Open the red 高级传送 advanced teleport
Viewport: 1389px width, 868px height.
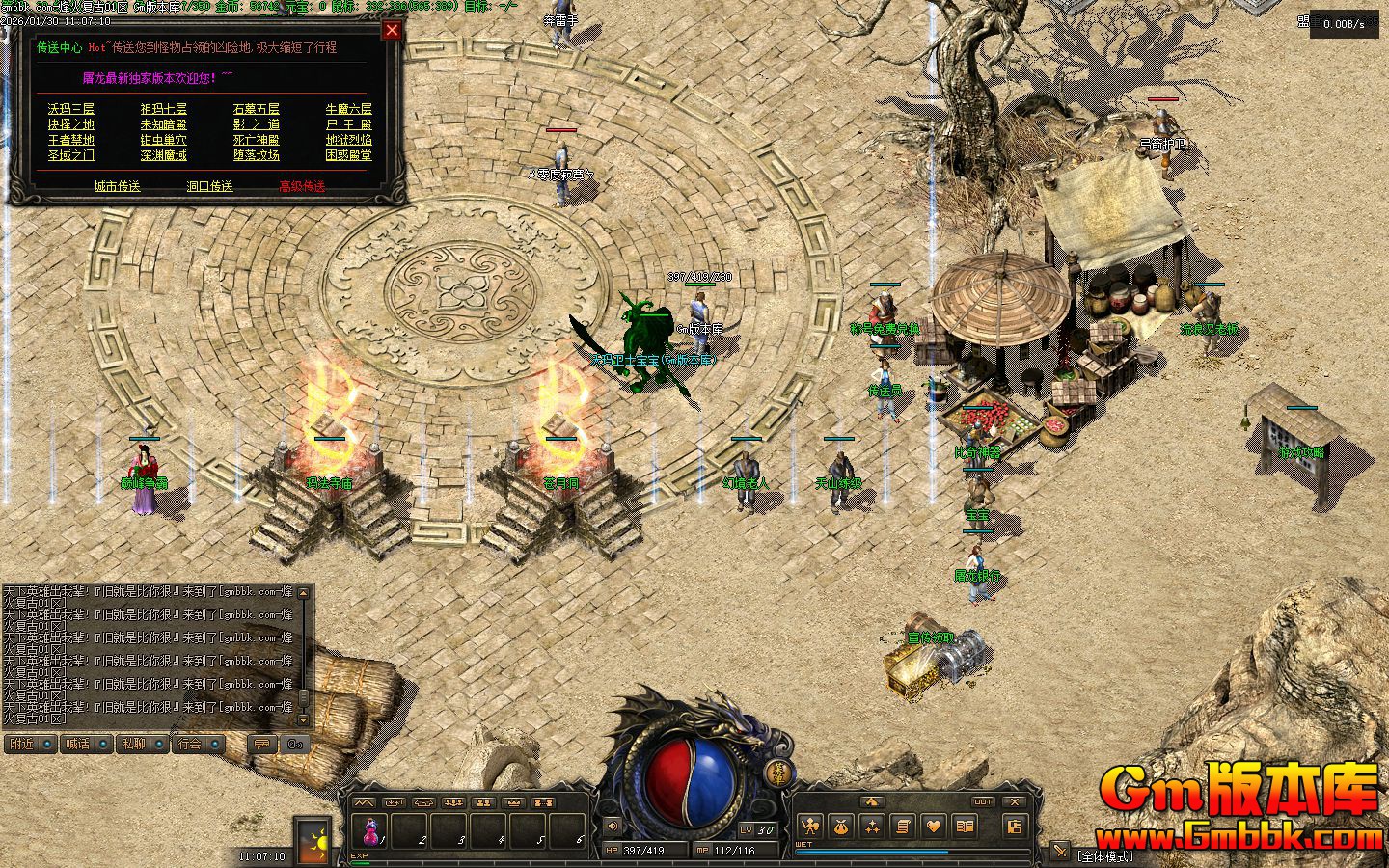click(x=302, y=186)
